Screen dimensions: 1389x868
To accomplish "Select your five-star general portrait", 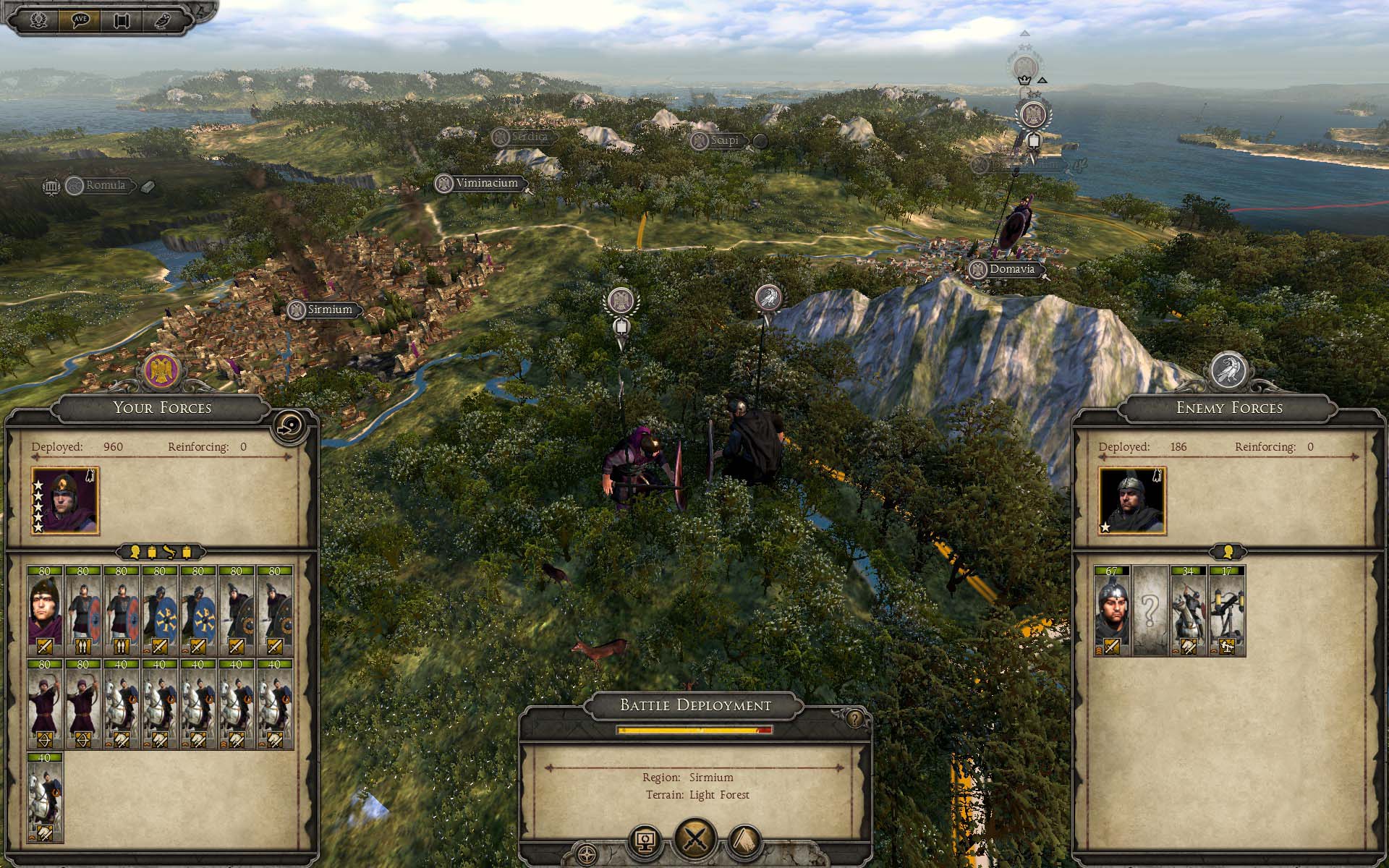I will pos(65,501).
